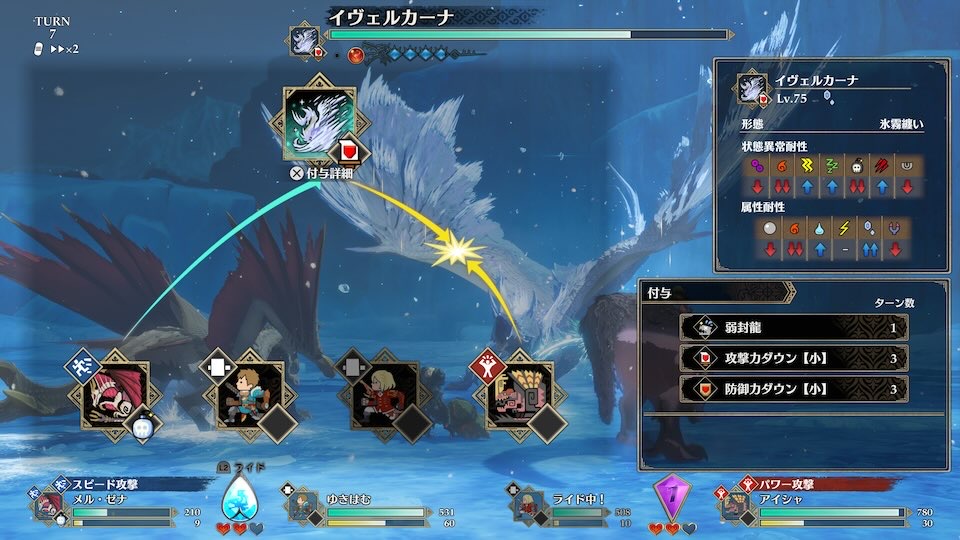960x540 pixels.
Task: Select the 弱封龍 status effect row
Action: (793, 327)
